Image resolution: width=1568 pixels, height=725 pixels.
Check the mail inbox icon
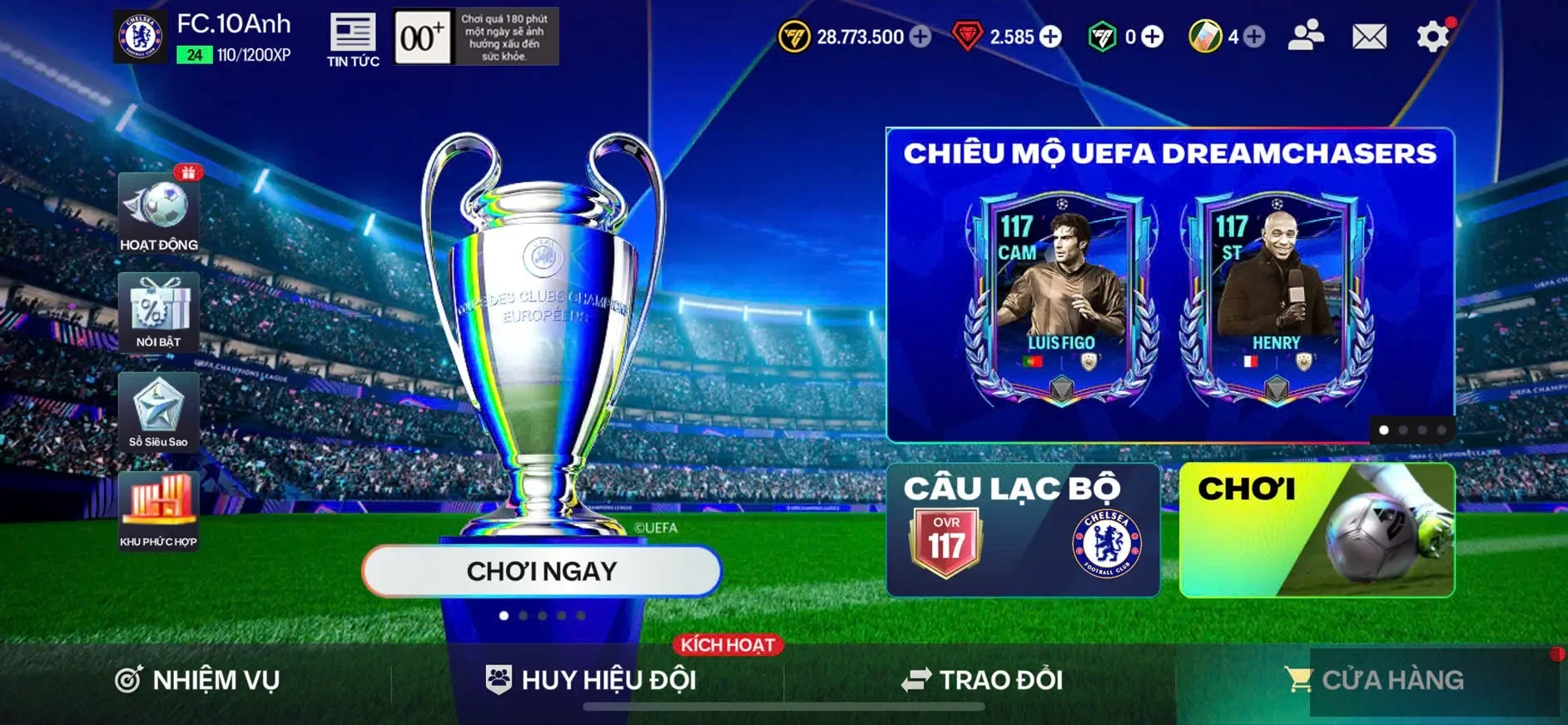[1368, 37]
